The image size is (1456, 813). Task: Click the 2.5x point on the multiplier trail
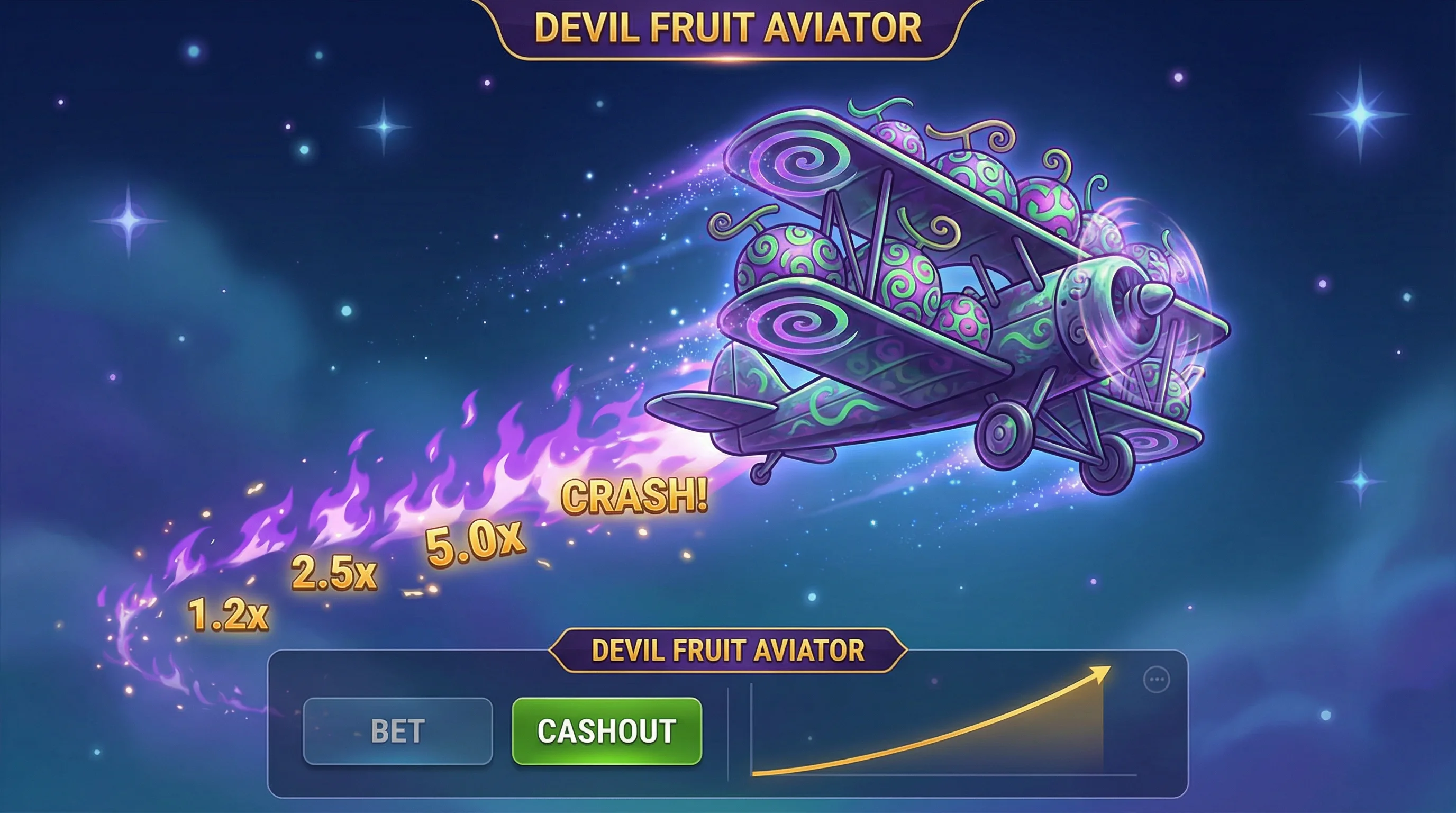(333, 574)
